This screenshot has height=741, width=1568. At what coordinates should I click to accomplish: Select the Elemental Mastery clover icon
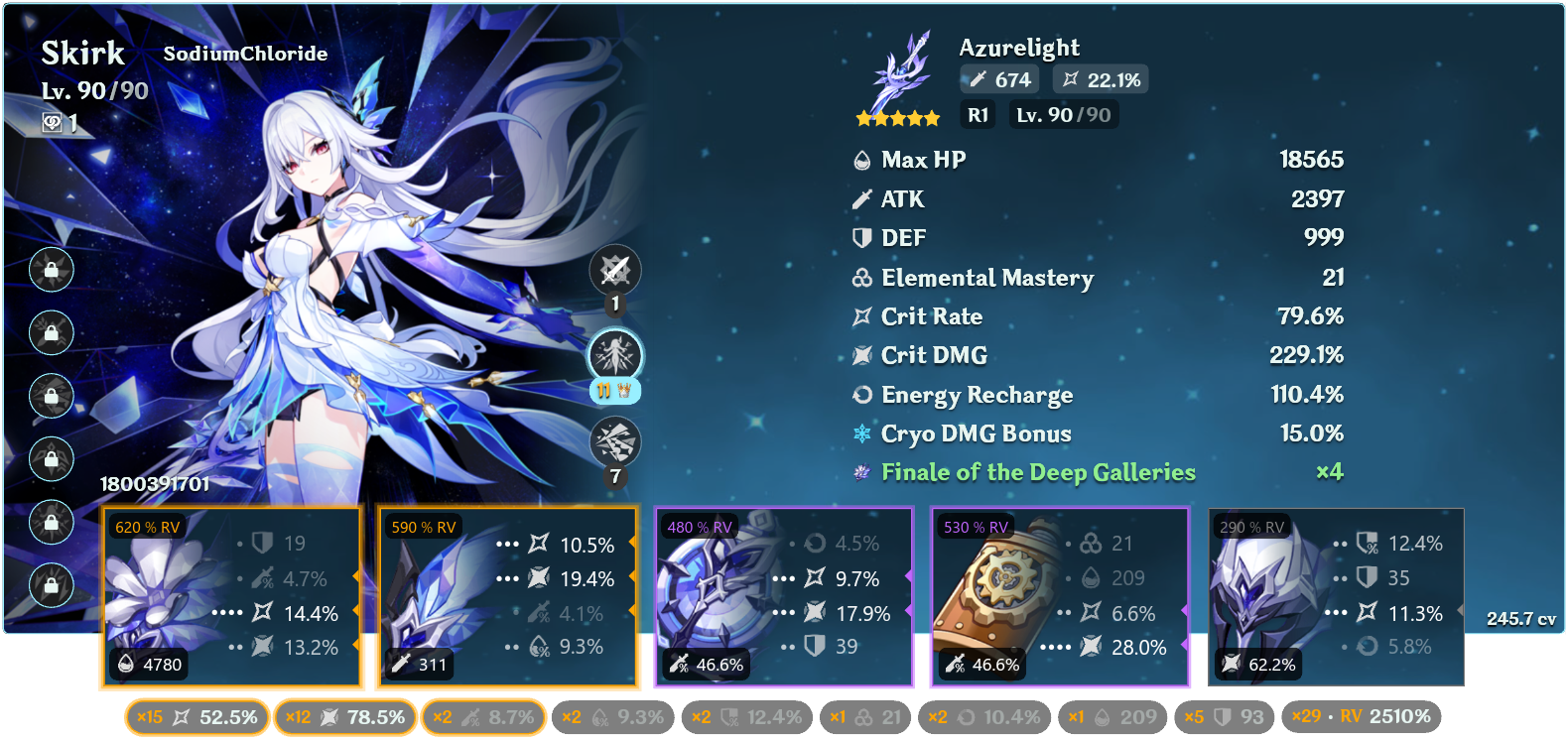[859, 279]
